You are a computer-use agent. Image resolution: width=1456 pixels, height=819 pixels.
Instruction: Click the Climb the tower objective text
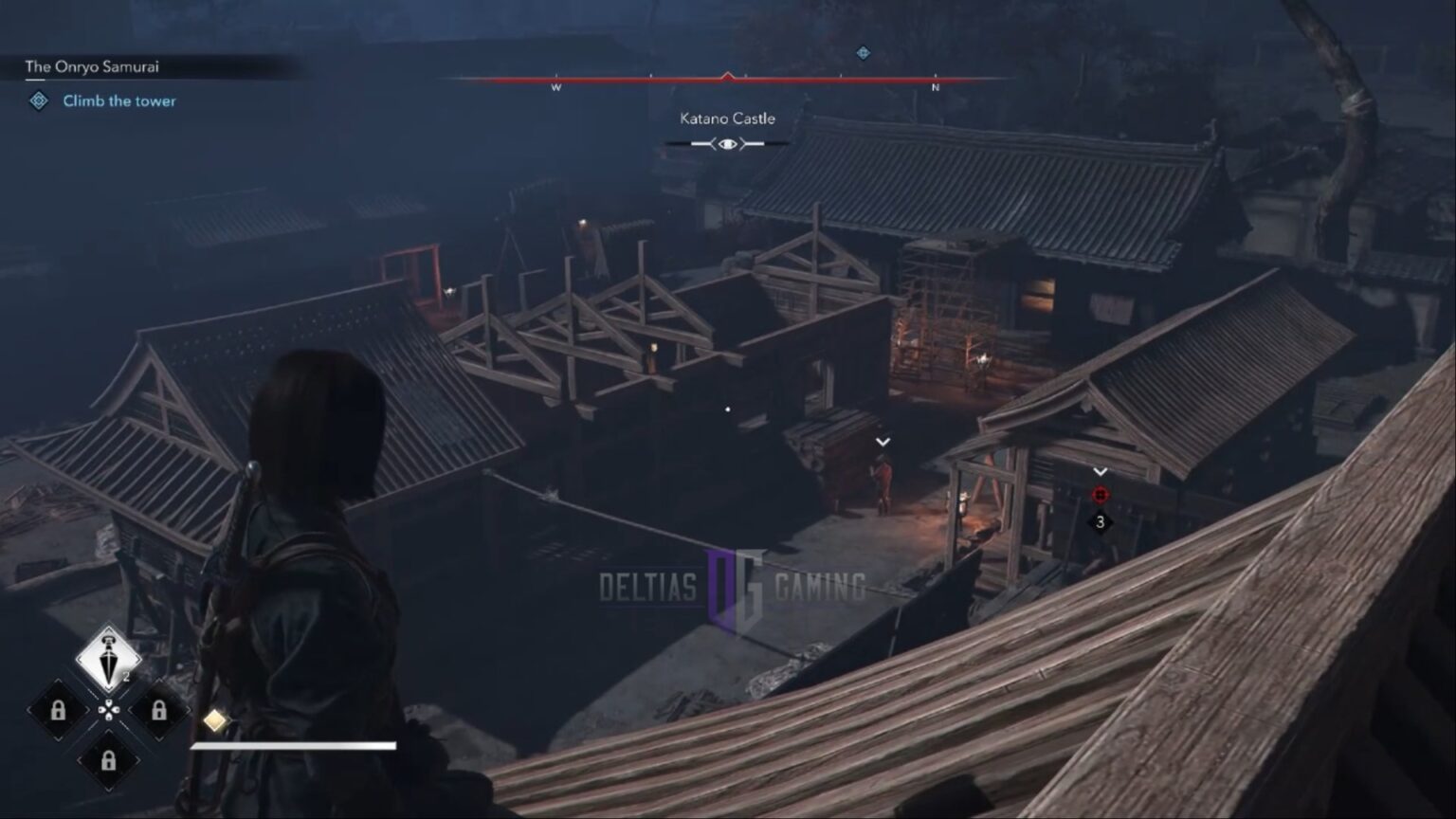click(x=119, y=100)
